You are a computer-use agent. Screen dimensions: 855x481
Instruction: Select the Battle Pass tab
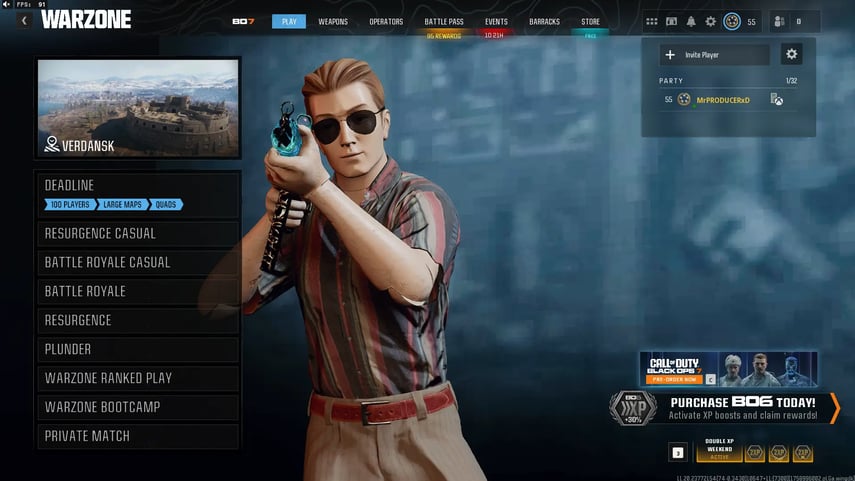click(x=443, y=21)
